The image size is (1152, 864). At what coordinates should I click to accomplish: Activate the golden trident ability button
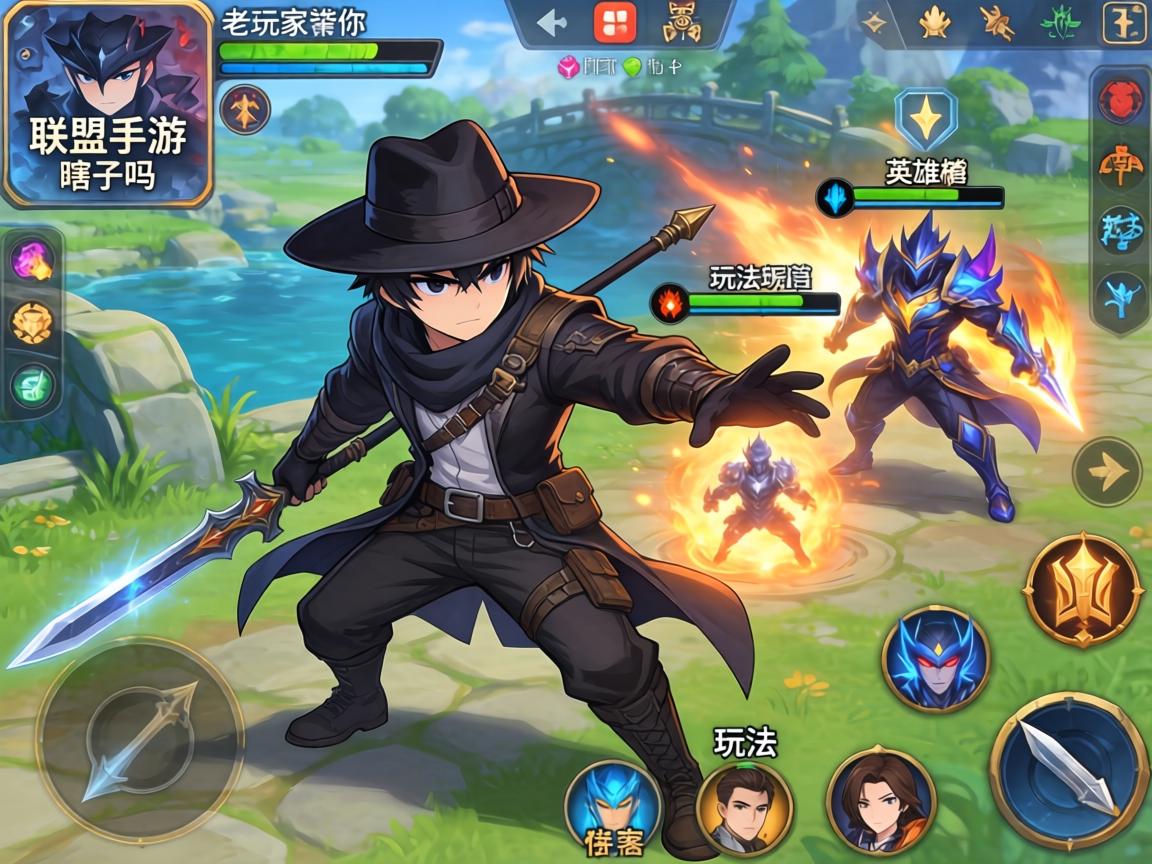(x=1084, y=590)
